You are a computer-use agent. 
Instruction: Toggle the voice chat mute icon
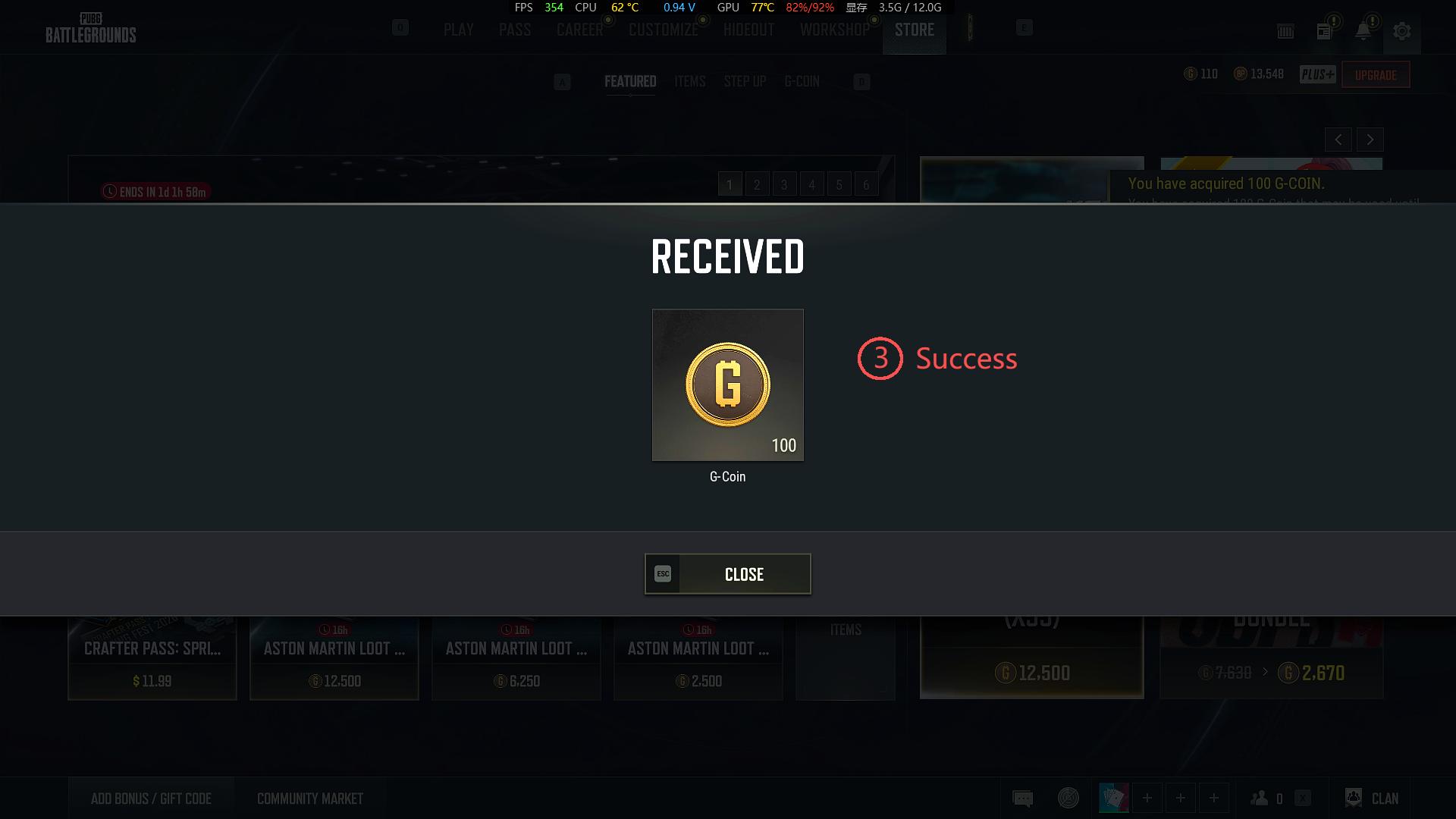click(x=1068, y=798)
